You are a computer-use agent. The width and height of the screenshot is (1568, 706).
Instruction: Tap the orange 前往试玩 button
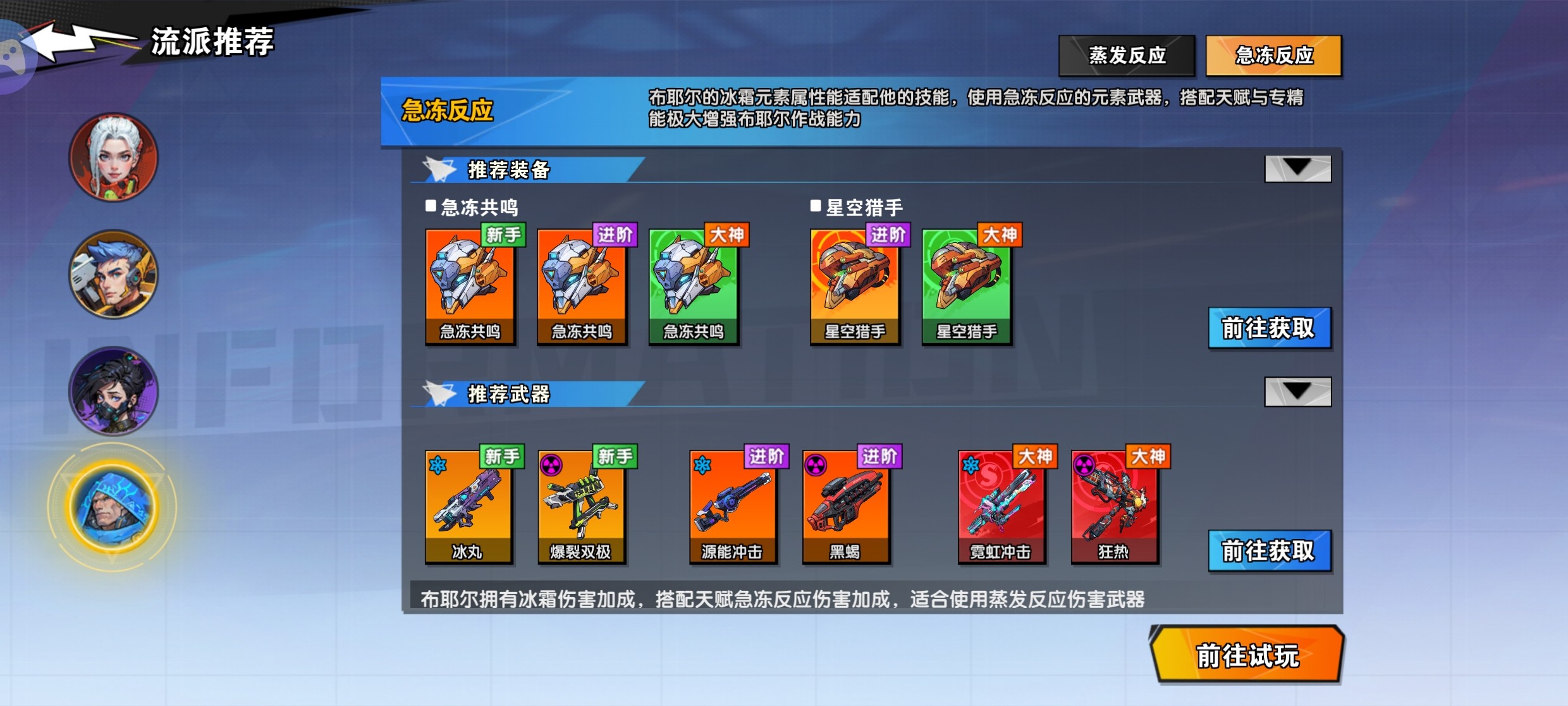click(1247, 655)
